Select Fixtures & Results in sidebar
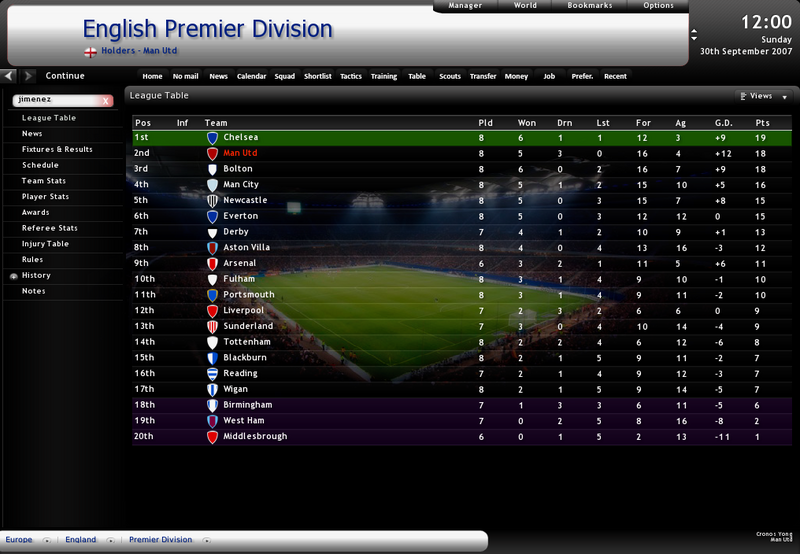Screen dimensions: 800x554 tap(57, 149)
